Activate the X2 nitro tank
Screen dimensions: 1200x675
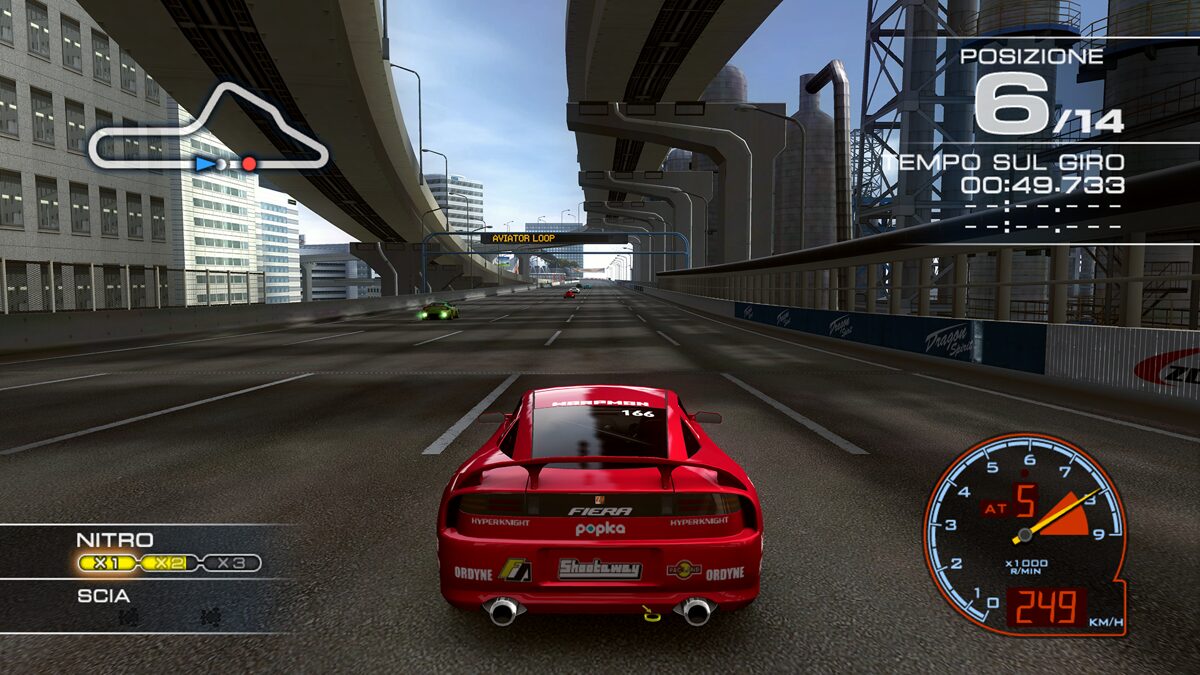(x=170, y=563)
